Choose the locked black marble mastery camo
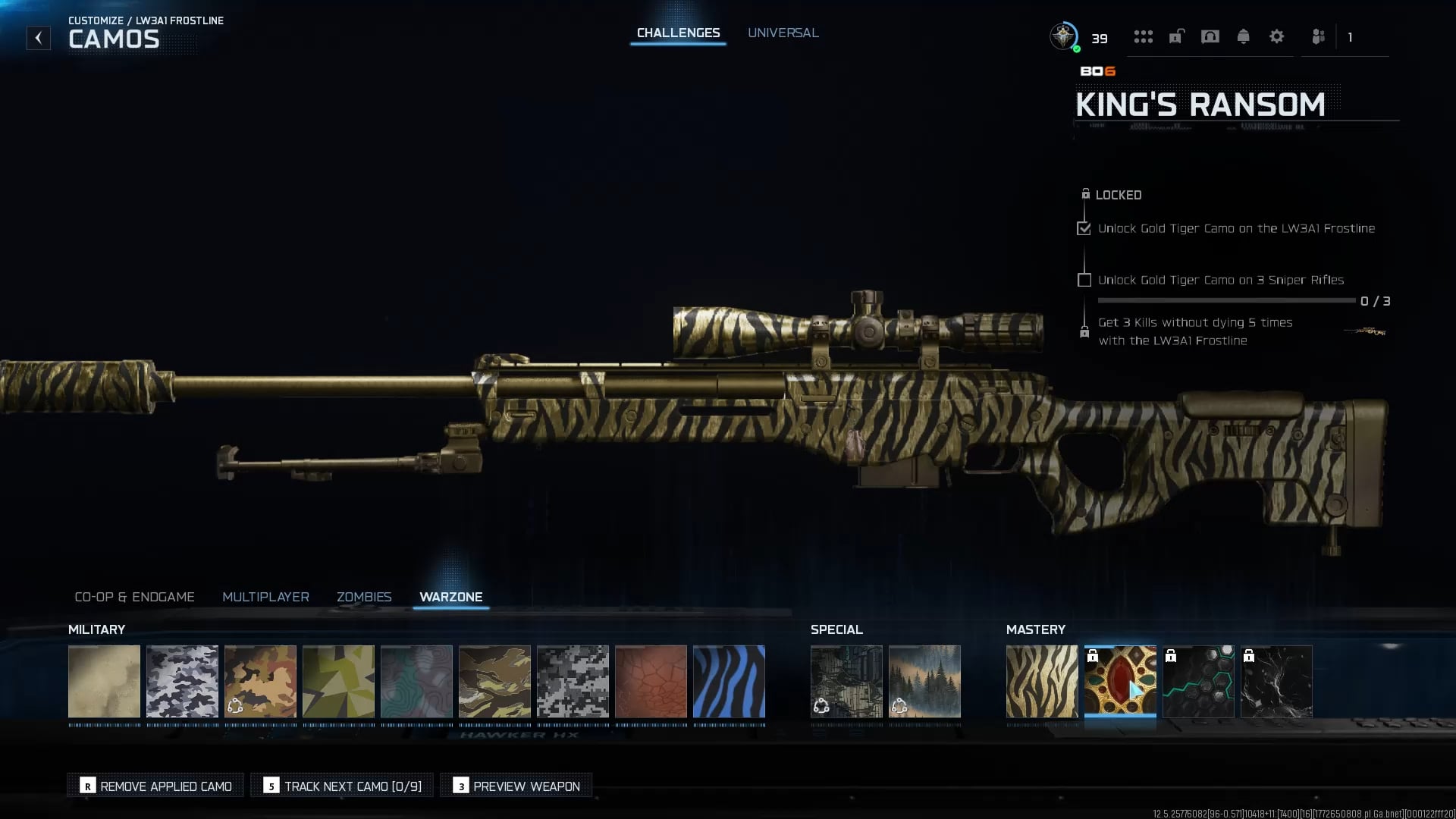This screenshot has height=819, width=1456. click(1276, 681)
